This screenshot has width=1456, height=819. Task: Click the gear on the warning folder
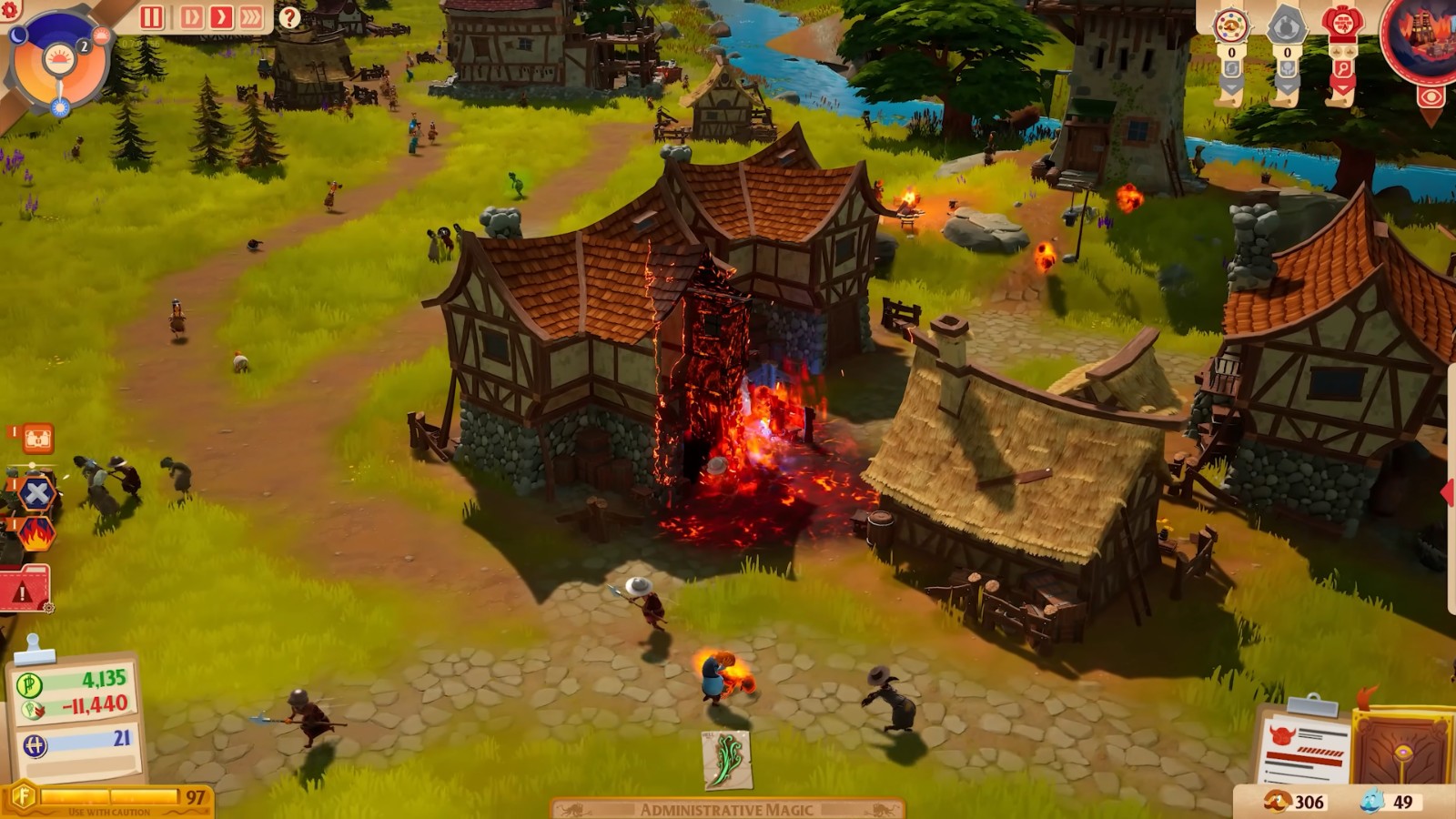[x=47, y=608]
